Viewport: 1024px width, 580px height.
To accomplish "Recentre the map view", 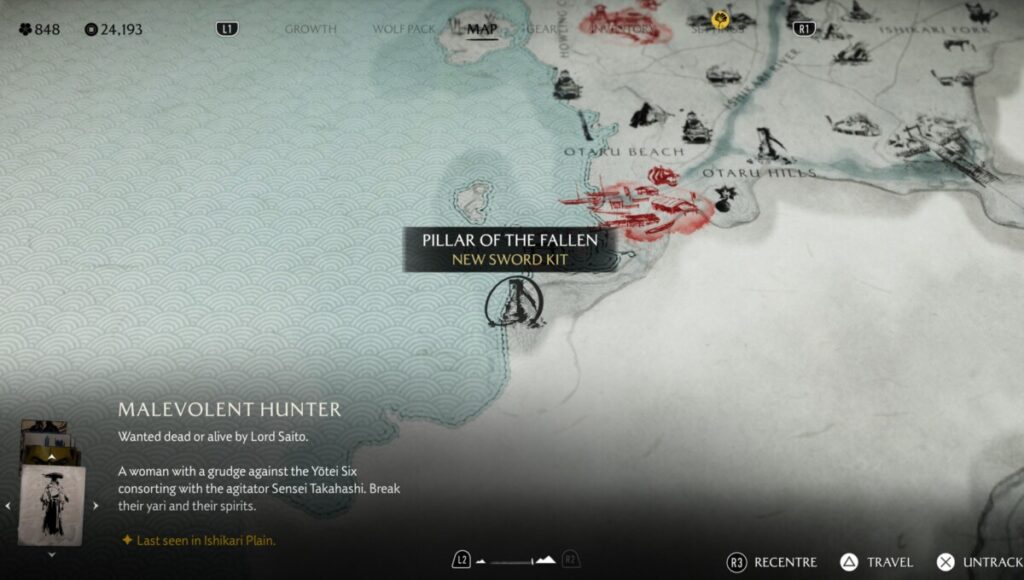I will click(x=772, y=562).
